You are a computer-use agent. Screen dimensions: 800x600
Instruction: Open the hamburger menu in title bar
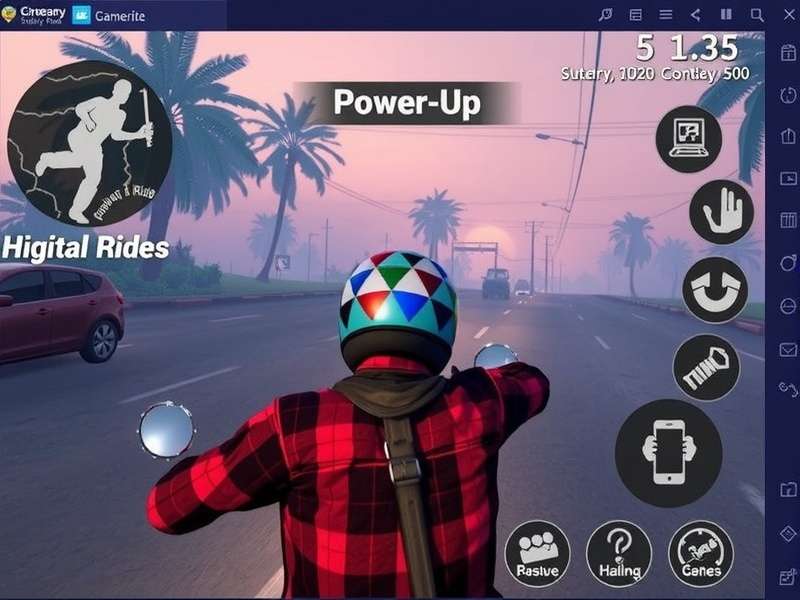(x=665, y=14)
